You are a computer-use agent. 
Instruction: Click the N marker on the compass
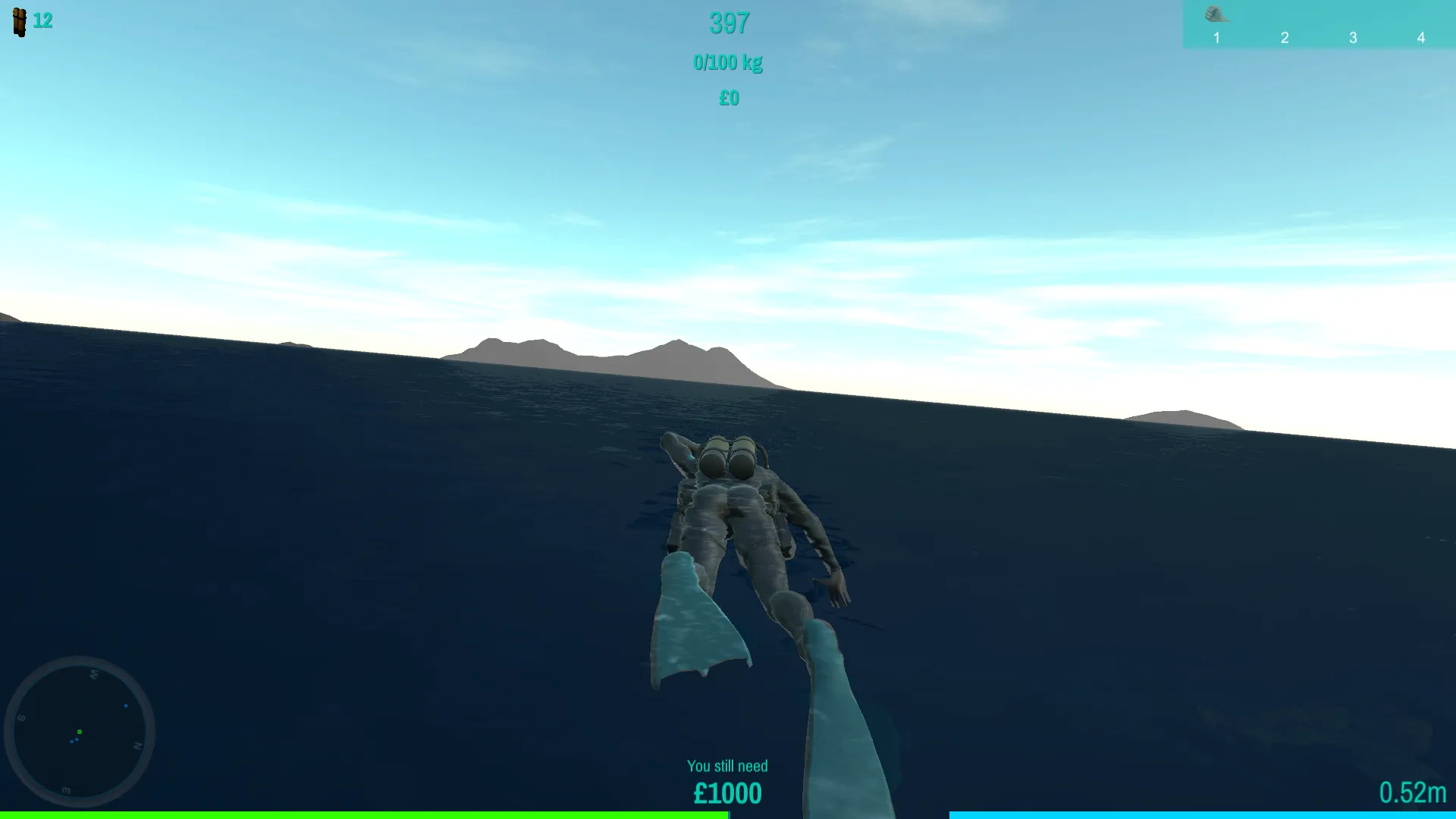138,745
